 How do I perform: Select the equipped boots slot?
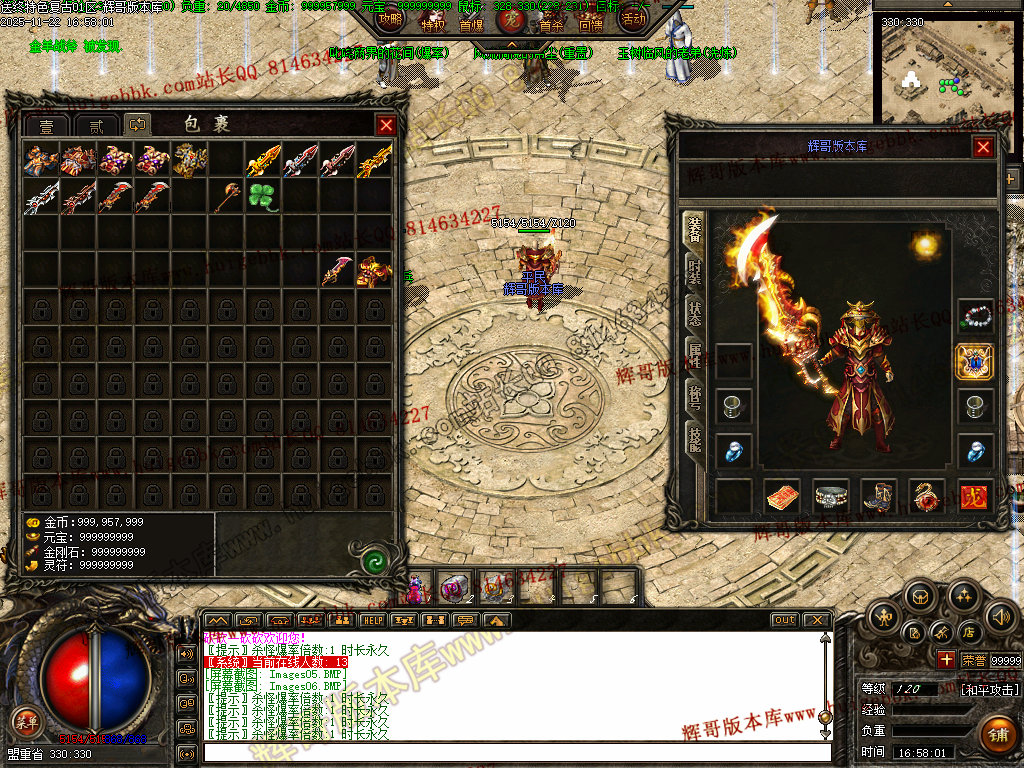pos(880,495)
